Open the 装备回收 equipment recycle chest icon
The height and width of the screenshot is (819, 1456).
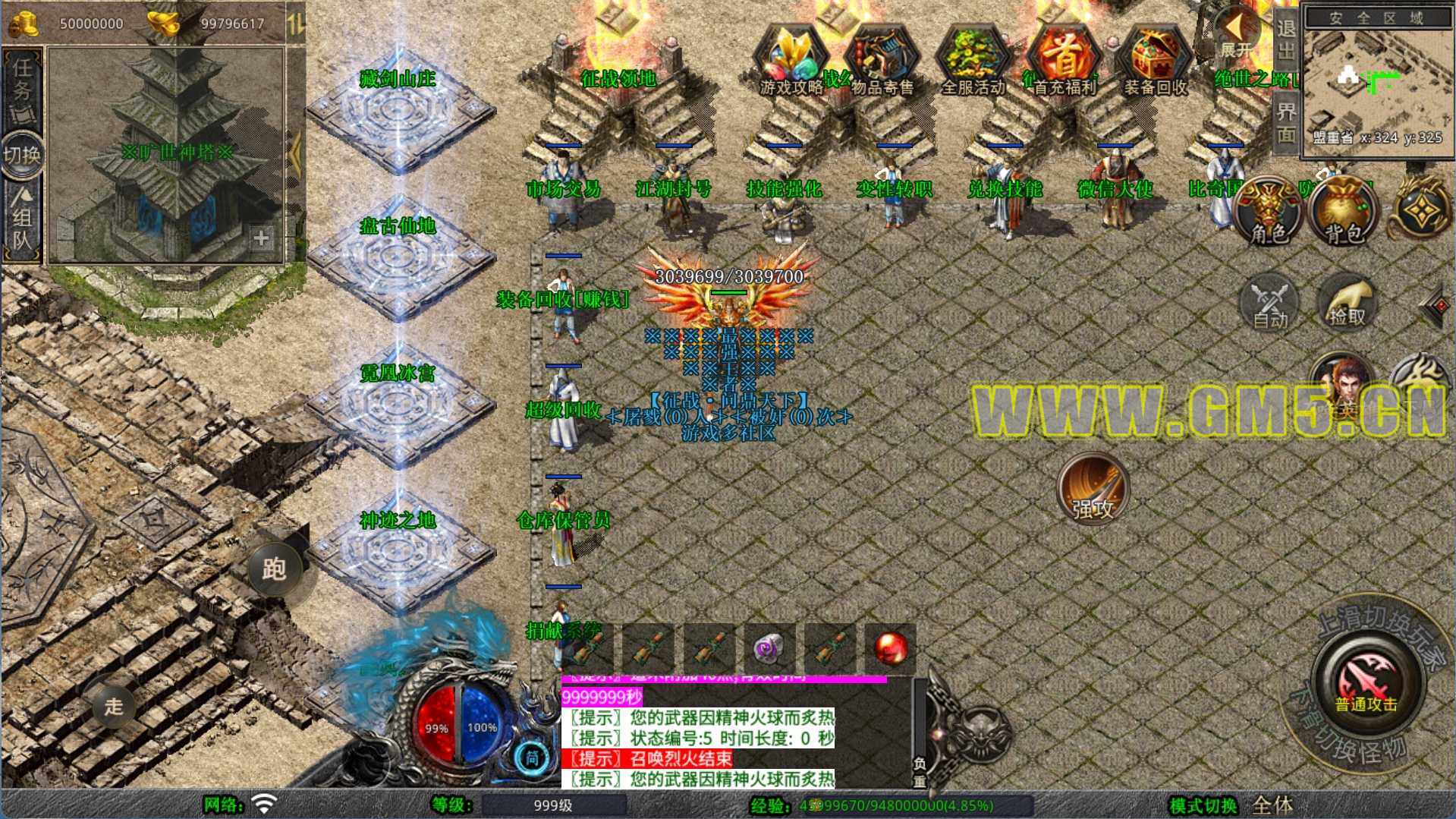[1155, 62]
